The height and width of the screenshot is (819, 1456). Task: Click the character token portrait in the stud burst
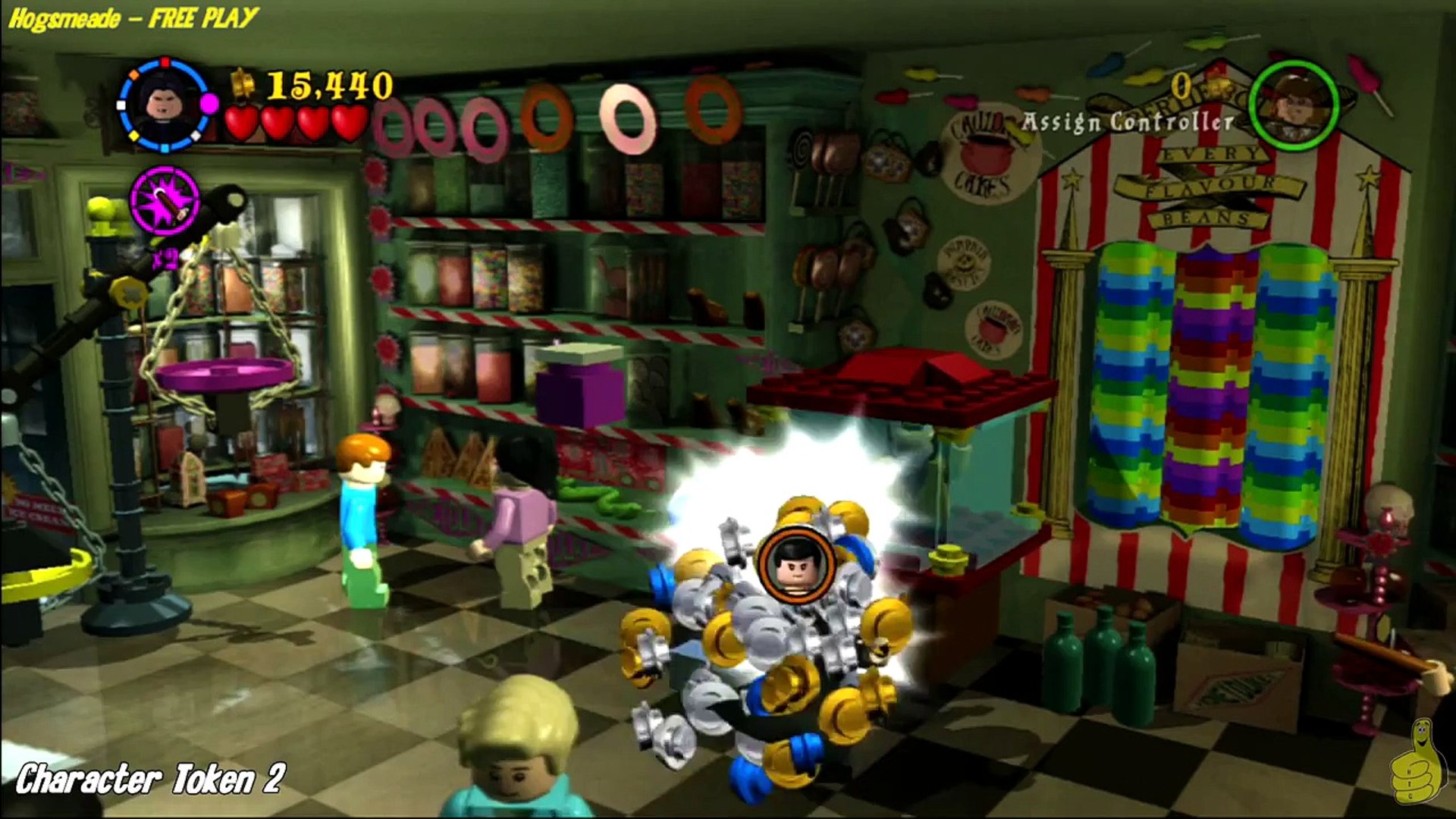pyautogui.click(x=795, y=565)
